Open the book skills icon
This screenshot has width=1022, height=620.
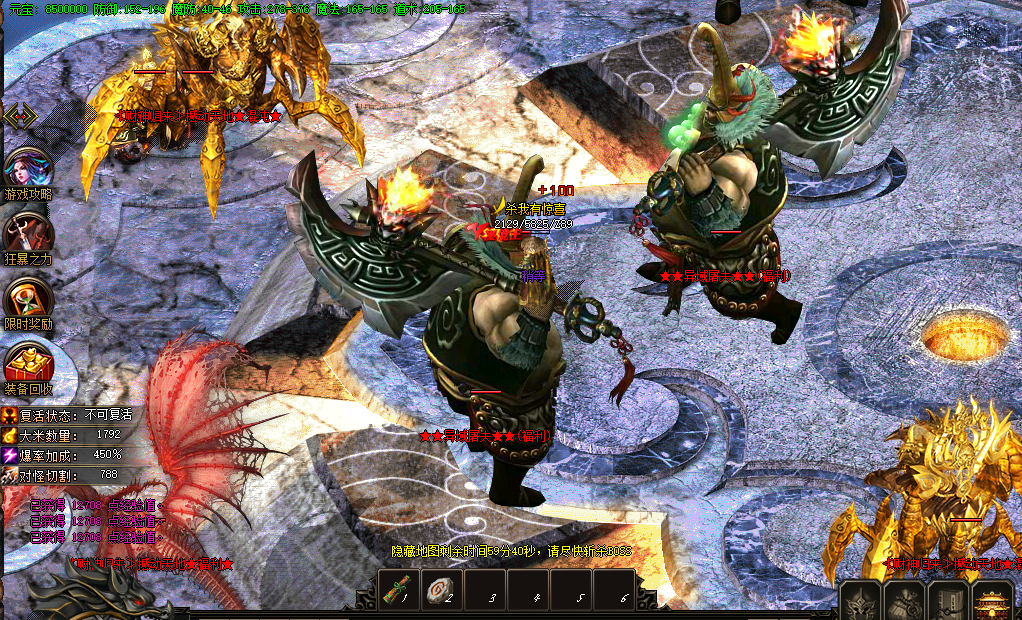(946, 602)
